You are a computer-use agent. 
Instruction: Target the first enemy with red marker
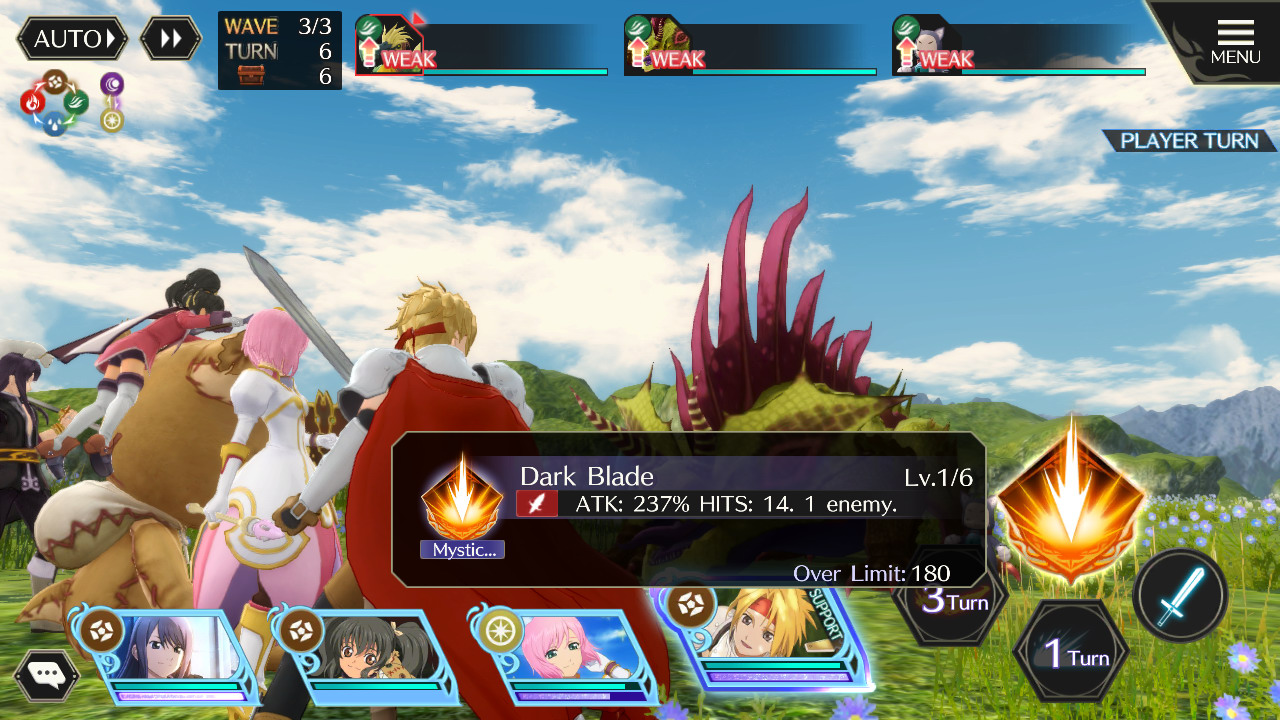(482, 45)
